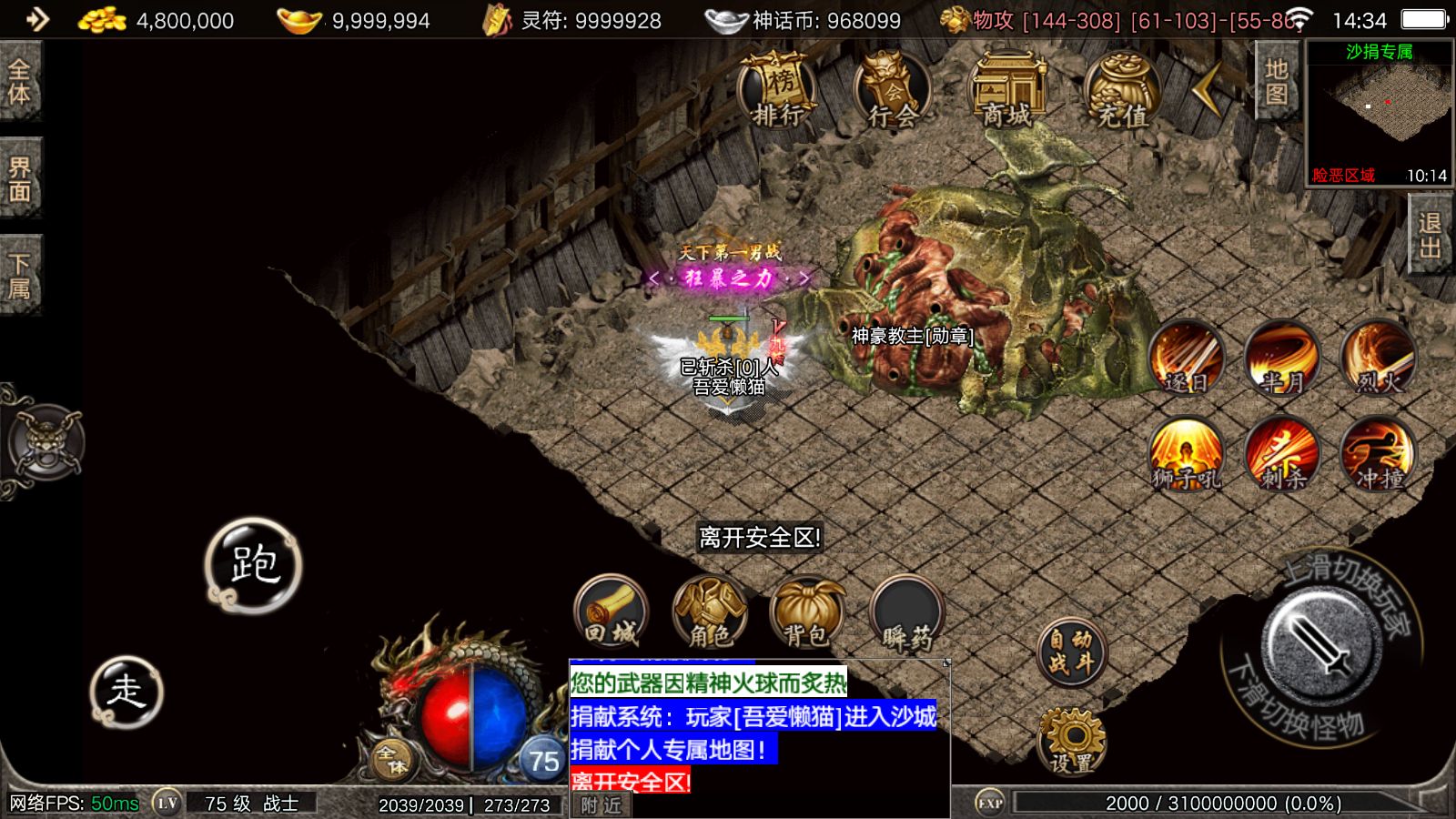Open the 充值 recharge menu
The width and height of the screenshot is (1456, 819).
1122,89
